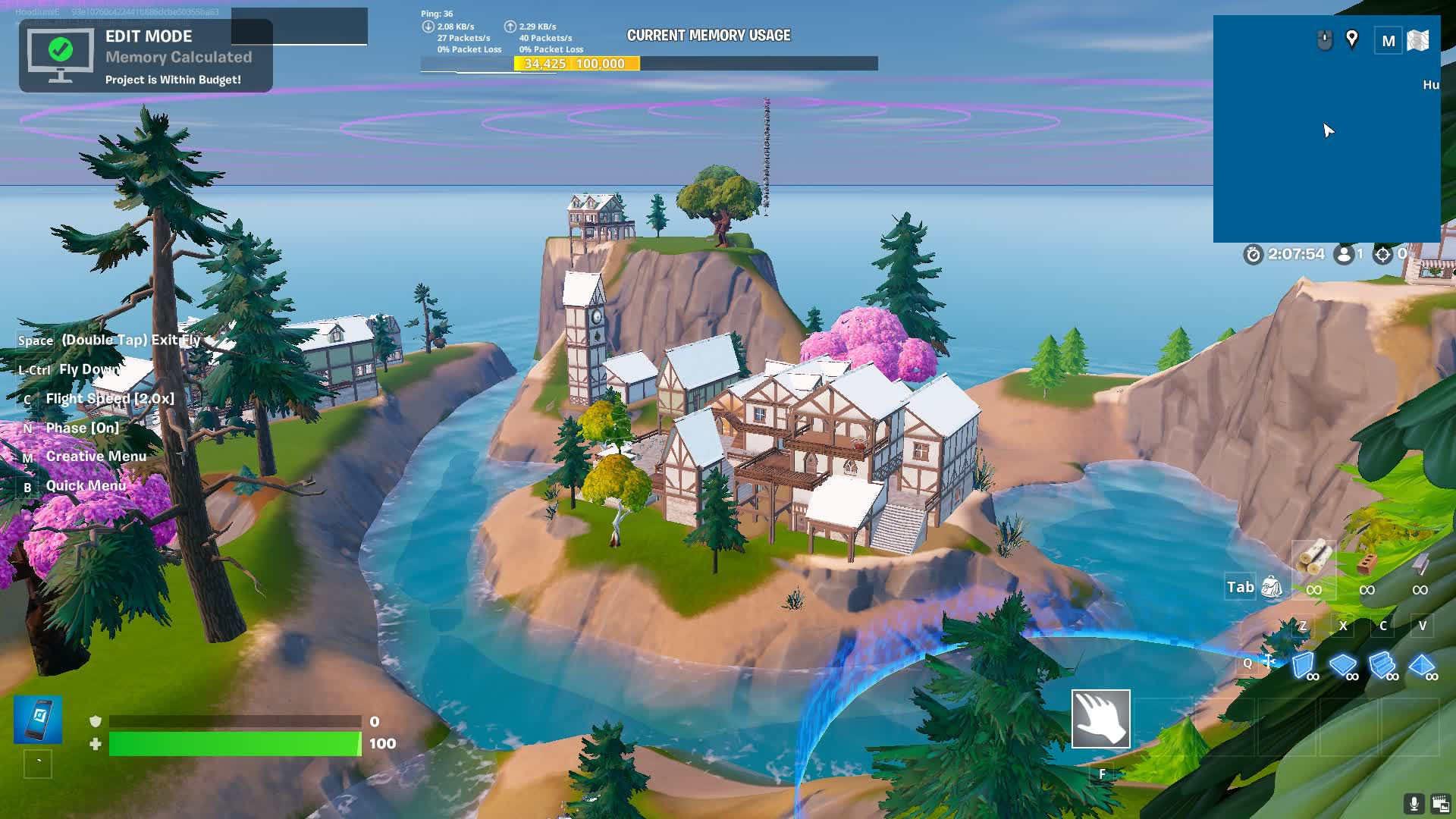
Task: Click the map marker pin icon
Action: click(1351, 39)
